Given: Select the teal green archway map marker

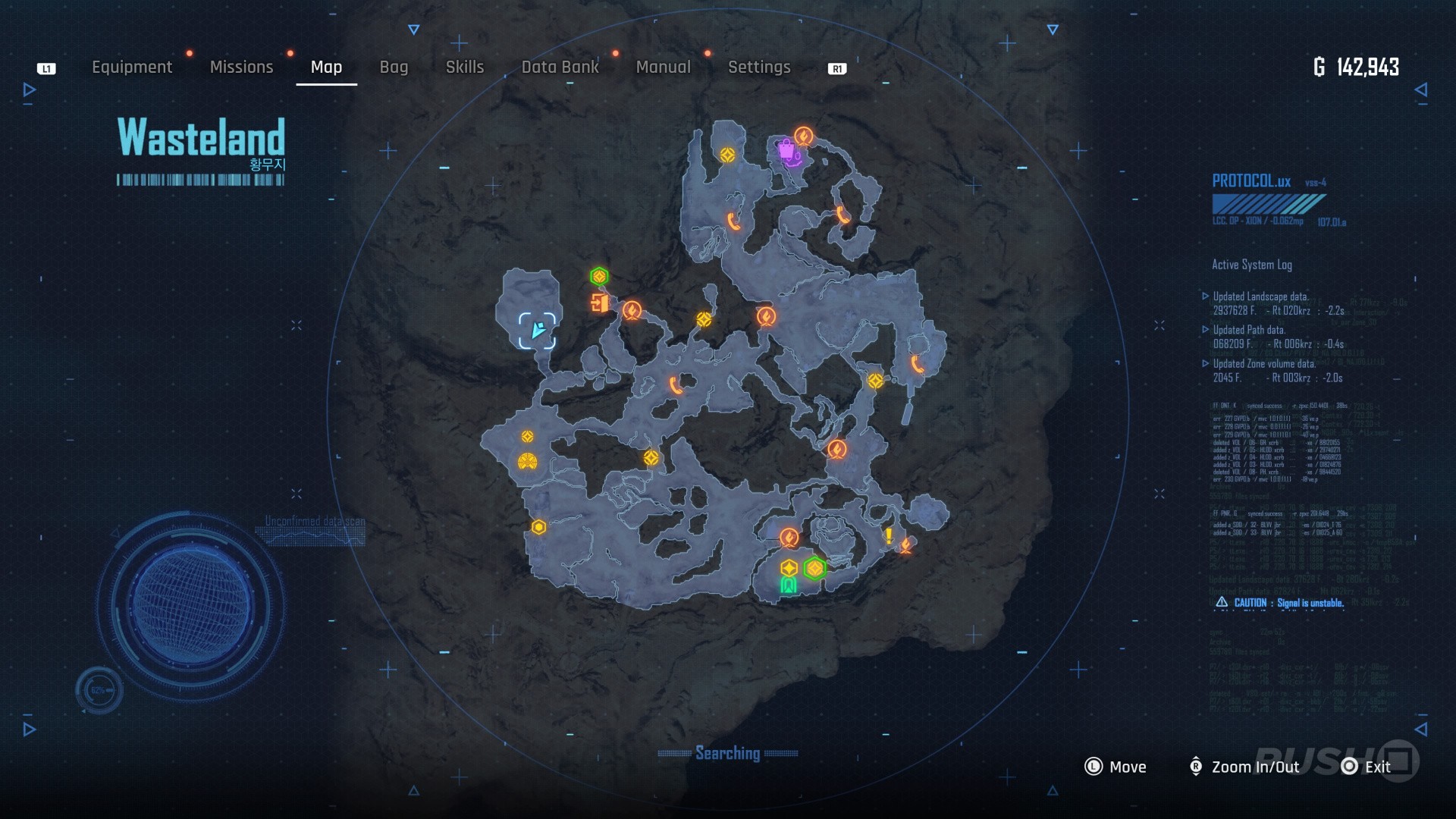Looking at the screenshot, I should (789, 585).
